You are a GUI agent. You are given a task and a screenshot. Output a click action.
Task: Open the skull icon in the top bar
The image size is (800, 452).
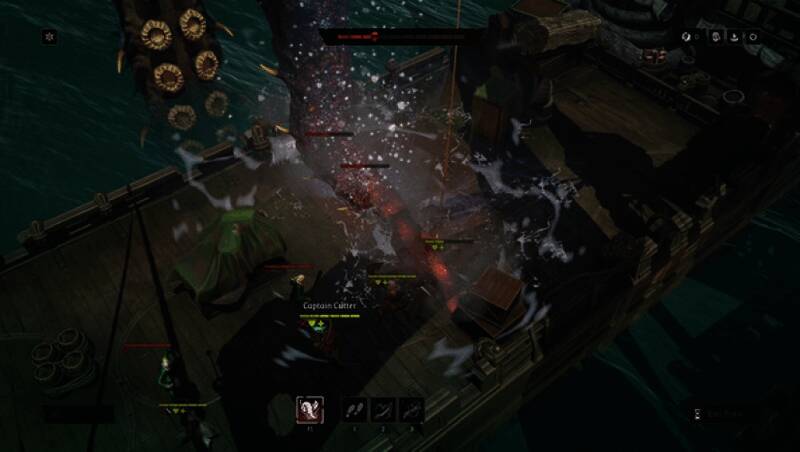[717, 37]
